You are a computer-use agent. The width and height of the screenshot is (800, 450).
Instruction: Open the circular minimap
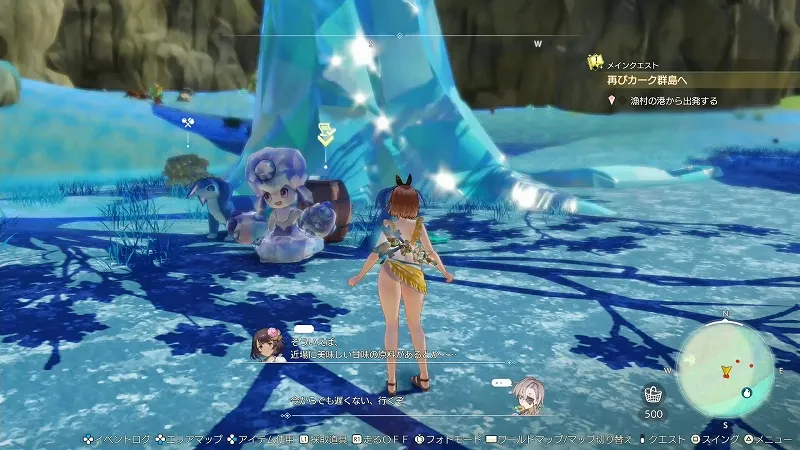tap(725, 364)
